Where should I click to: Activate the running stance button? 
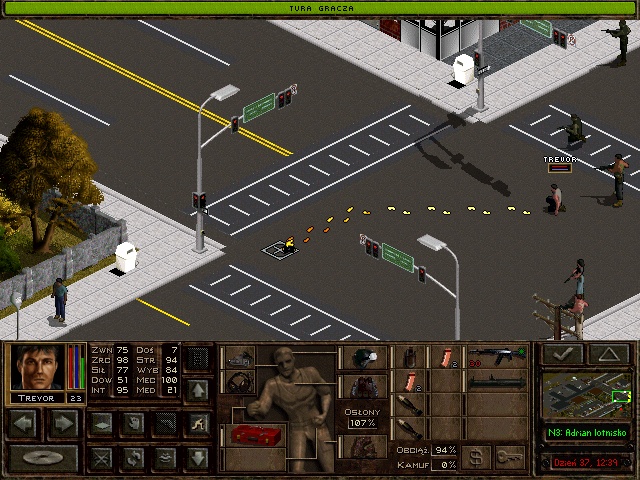198,423
